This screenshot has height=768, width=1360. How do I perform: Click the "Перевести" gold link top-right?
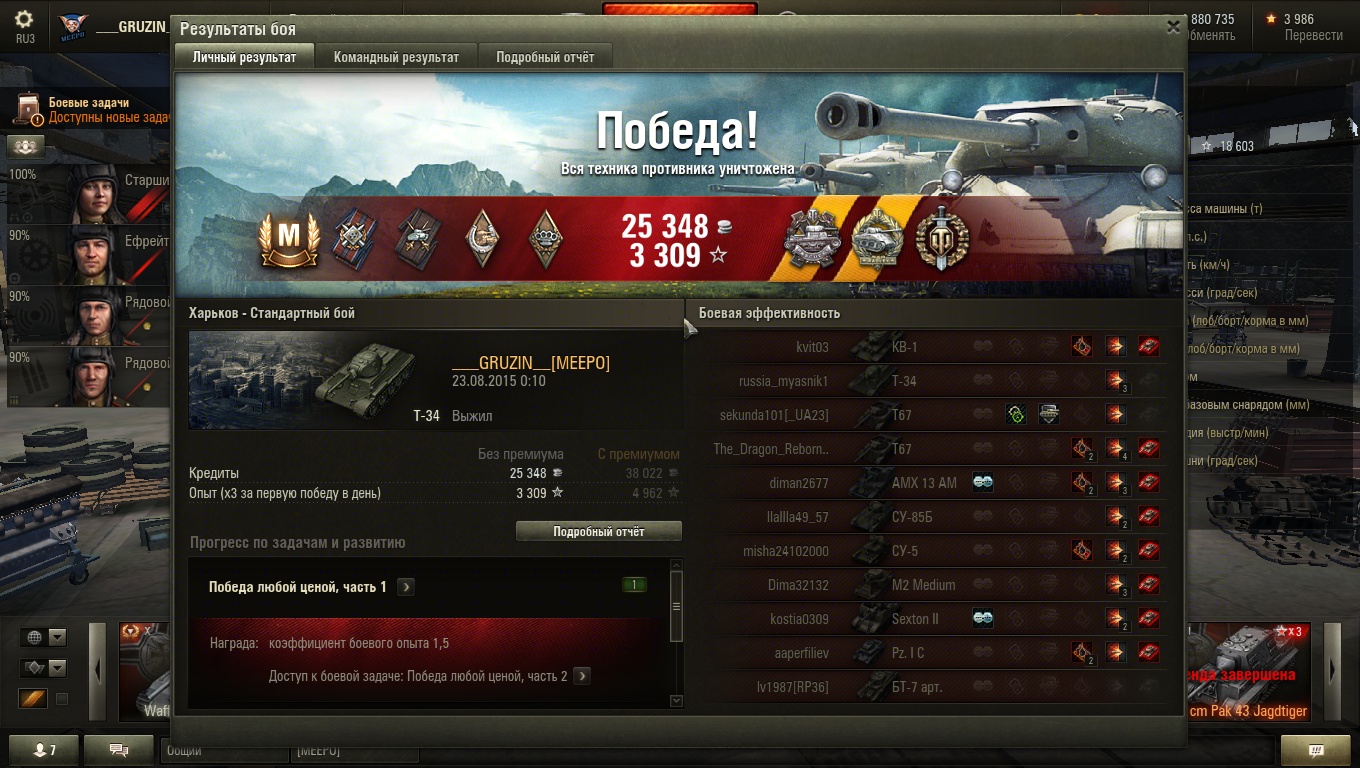point(1313,32)
